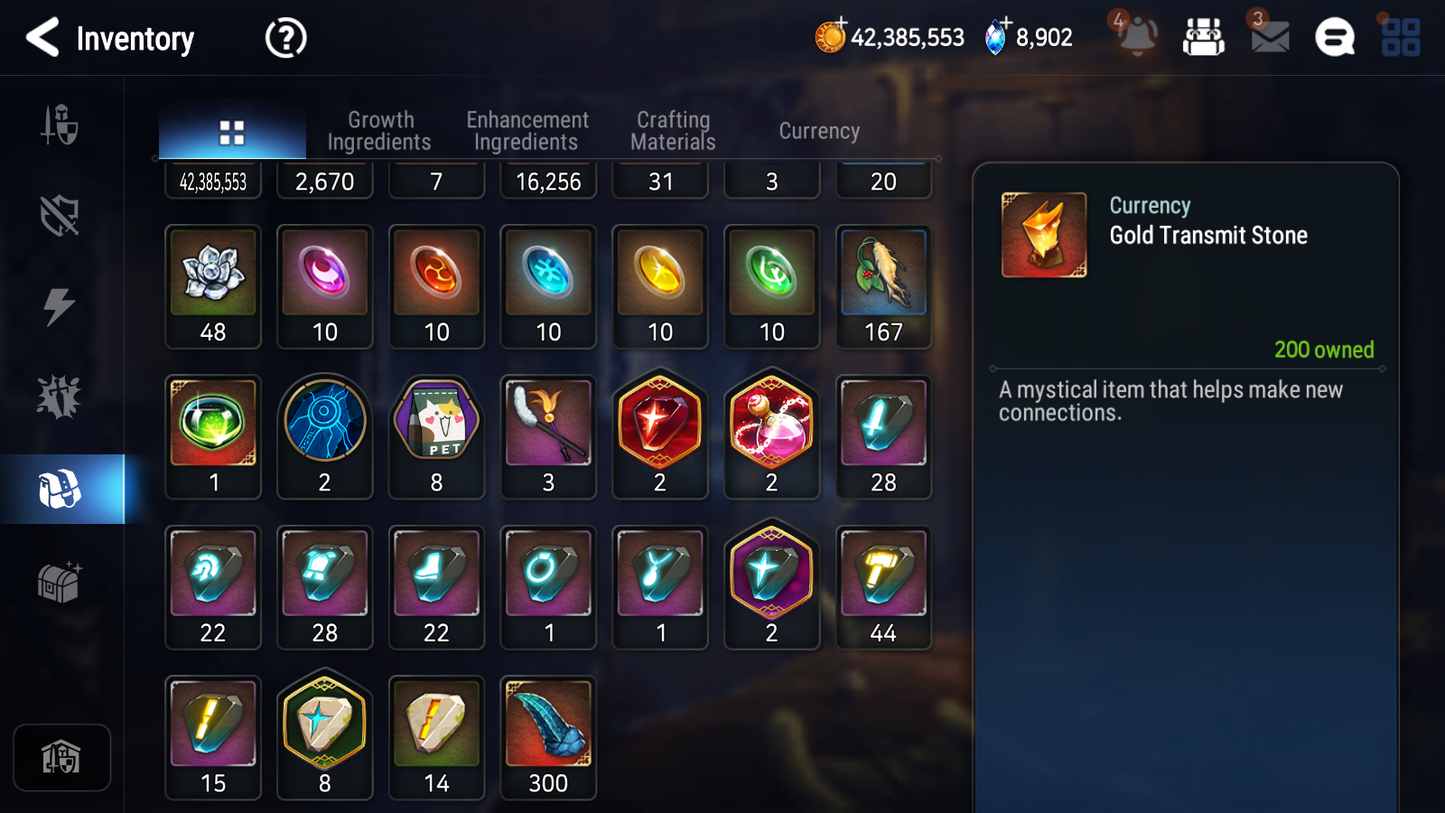The width and height of the screenshot is (1445, 813).
Task: Open the Currency tab
Action: 818,131
